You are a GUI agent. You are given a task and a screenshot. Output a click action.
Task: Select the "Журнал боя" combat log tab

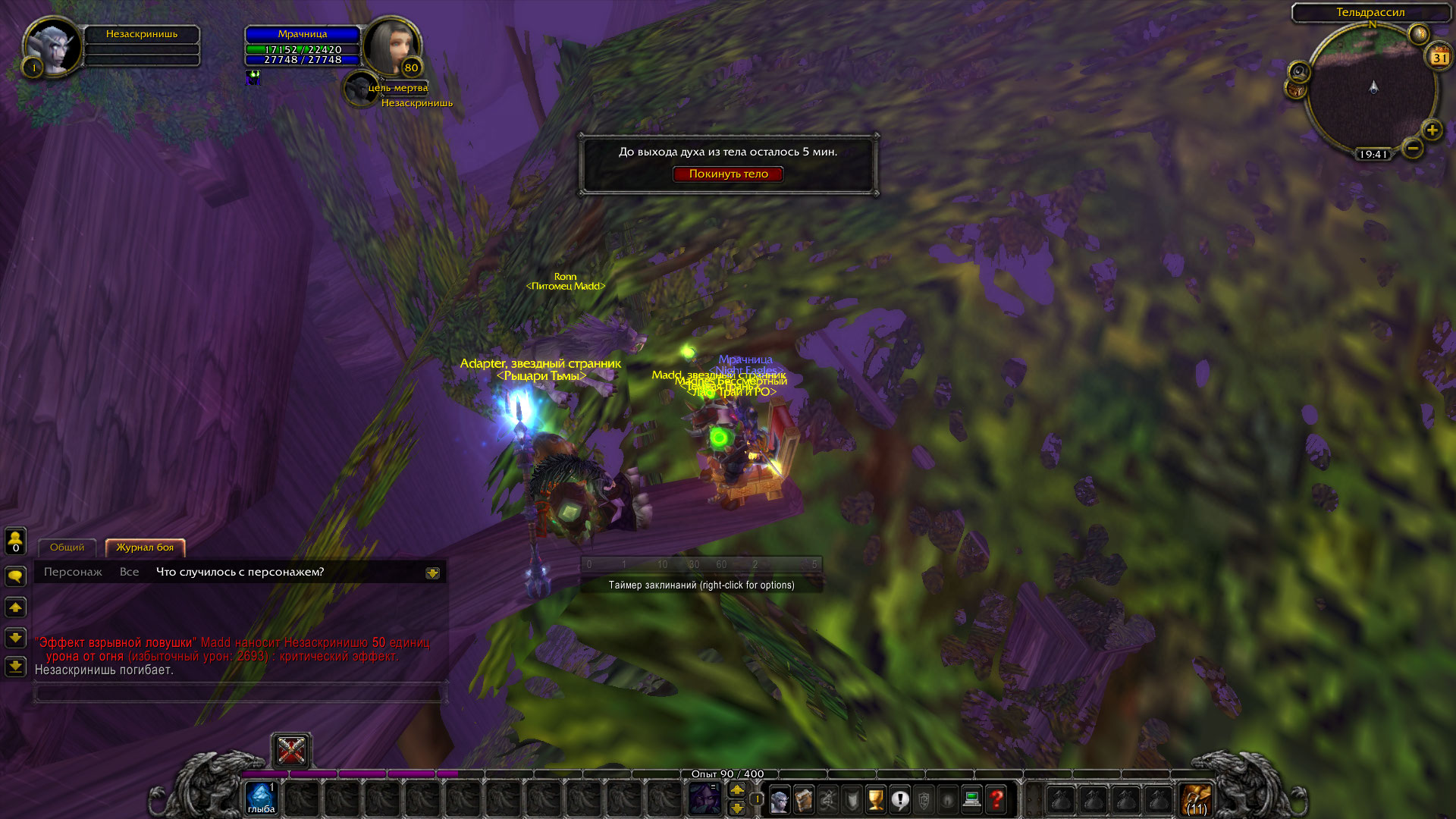tap(145, 548)
